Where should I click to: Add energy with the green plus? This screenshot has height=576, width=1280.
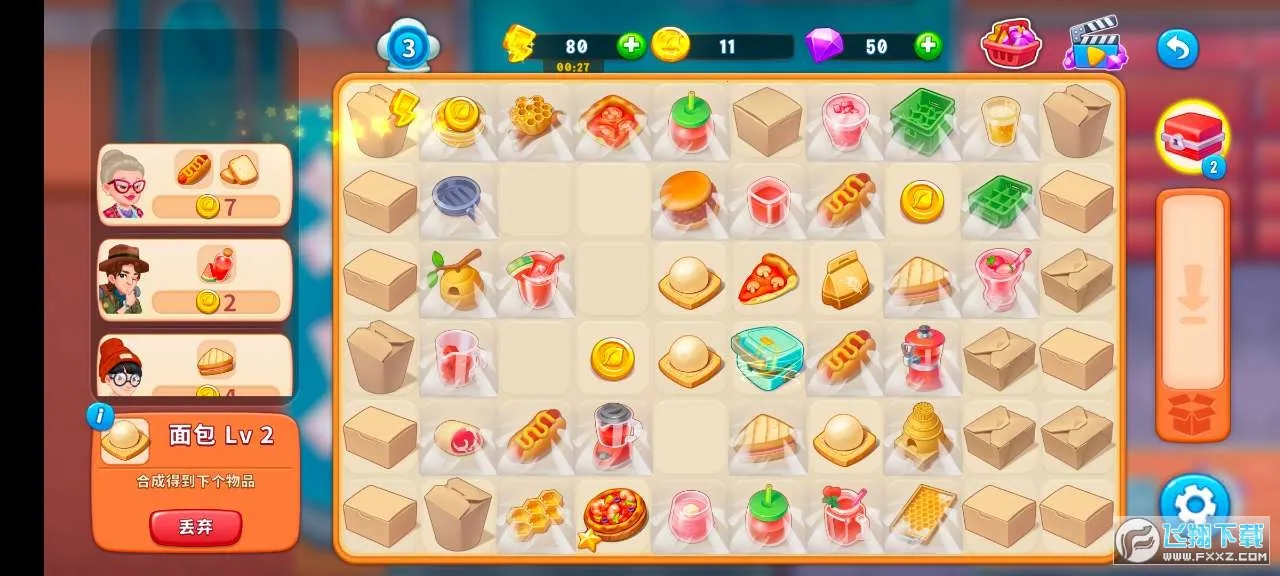coord(630,46)
